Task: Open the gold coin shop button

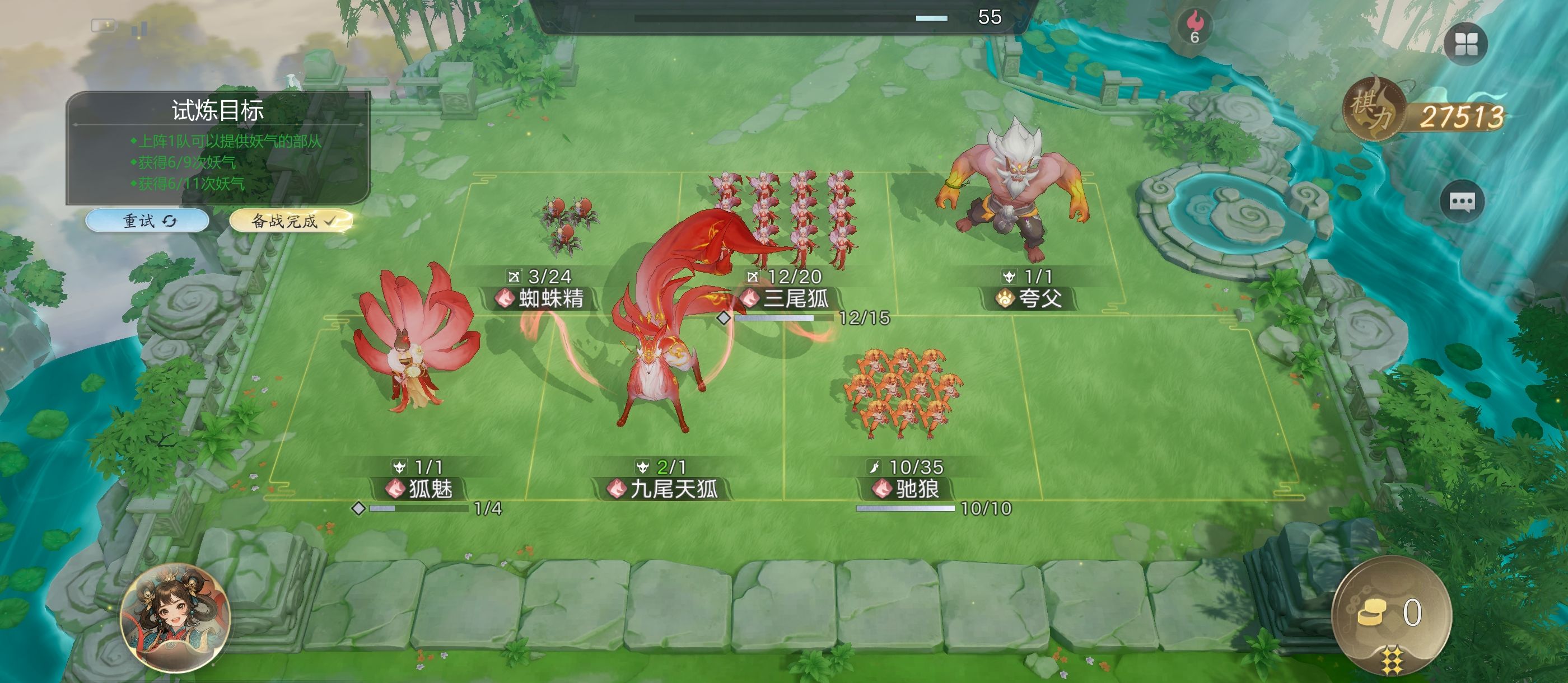Action: coord(1391,614)
